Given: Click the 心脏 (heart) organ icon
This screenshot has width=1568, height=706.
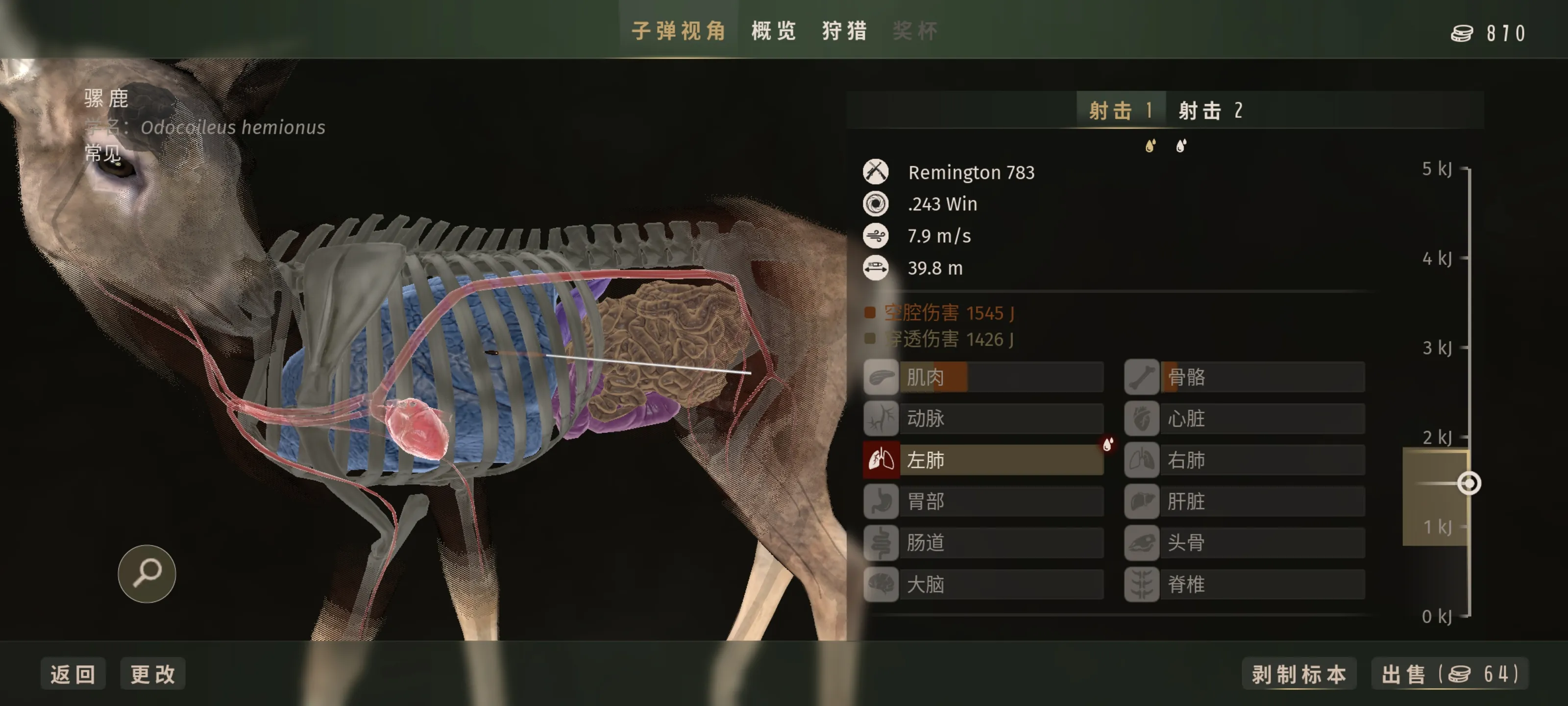Looking at the screenshot, I should pyautogui.click(x=1142, y=419).
